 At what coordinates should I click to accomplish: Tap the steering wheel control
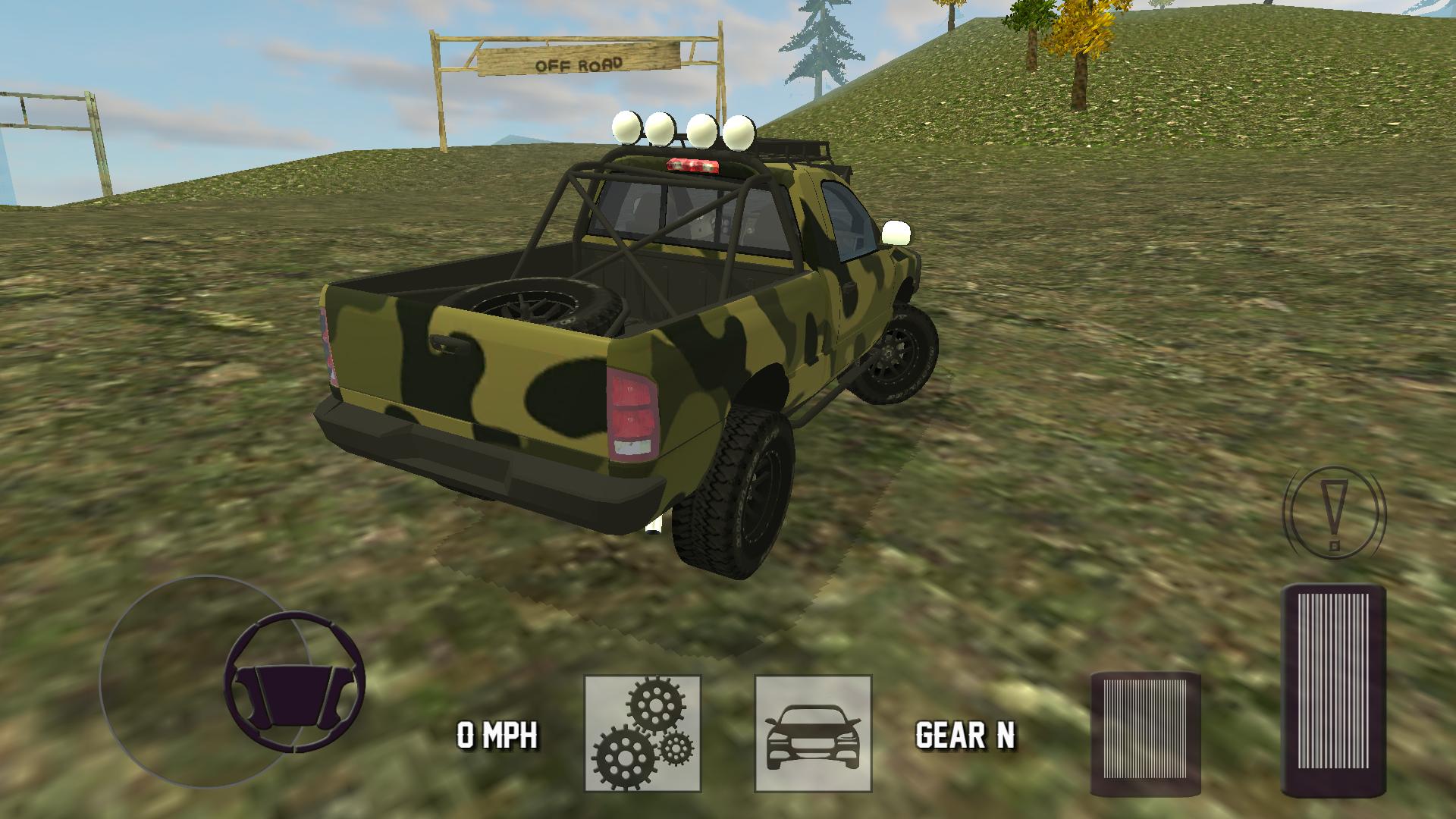tap(294, 681)
